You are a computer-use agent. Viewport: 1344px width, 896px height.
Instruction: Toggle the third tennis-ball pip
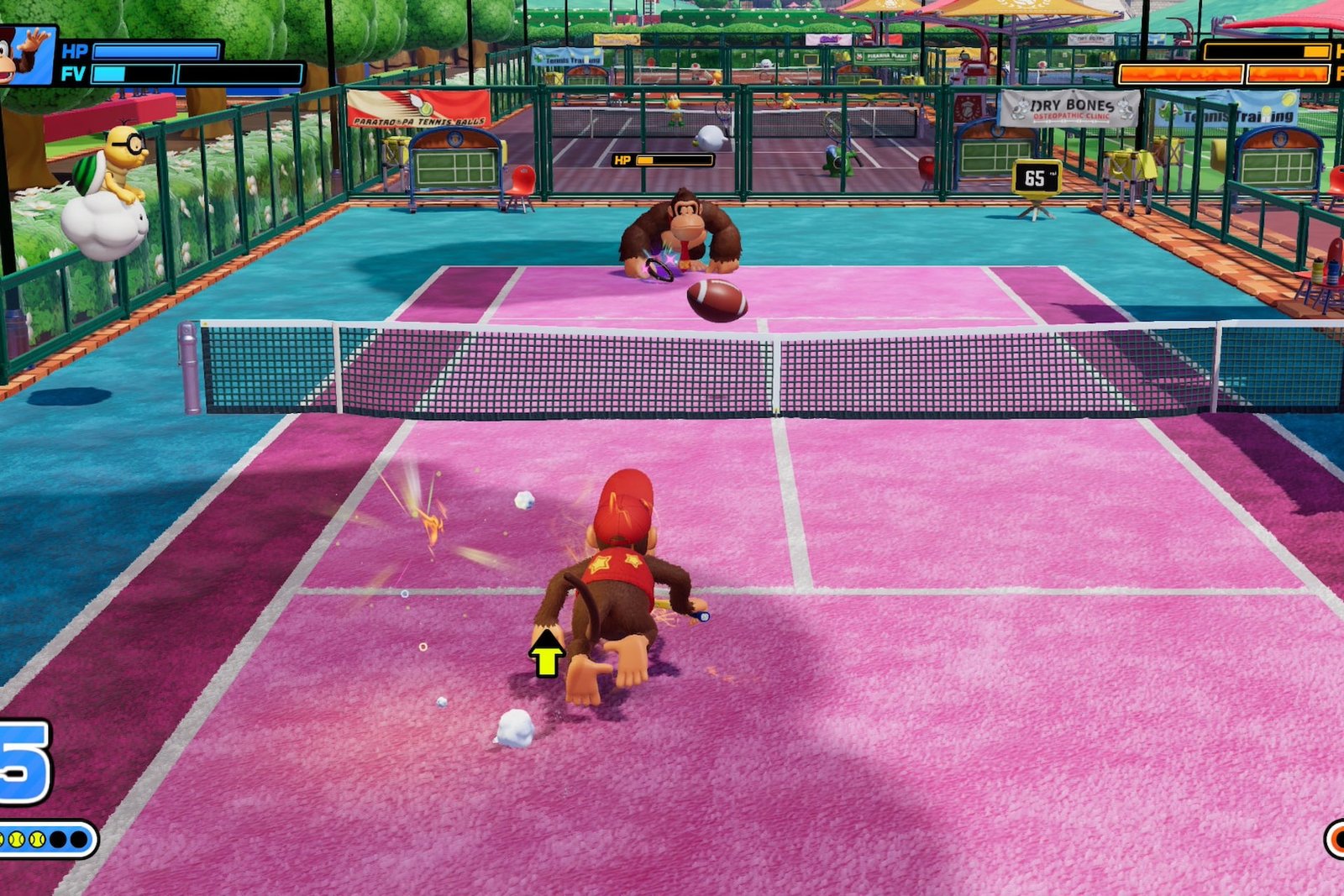[x=37, y=839]
